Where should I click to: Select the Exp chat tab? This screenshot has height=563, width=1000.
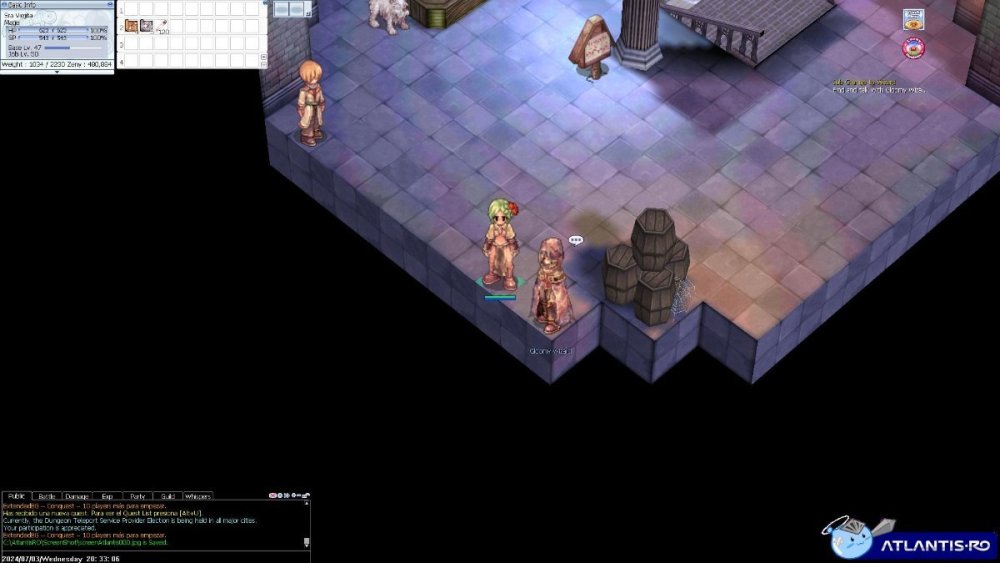[107, 496]
